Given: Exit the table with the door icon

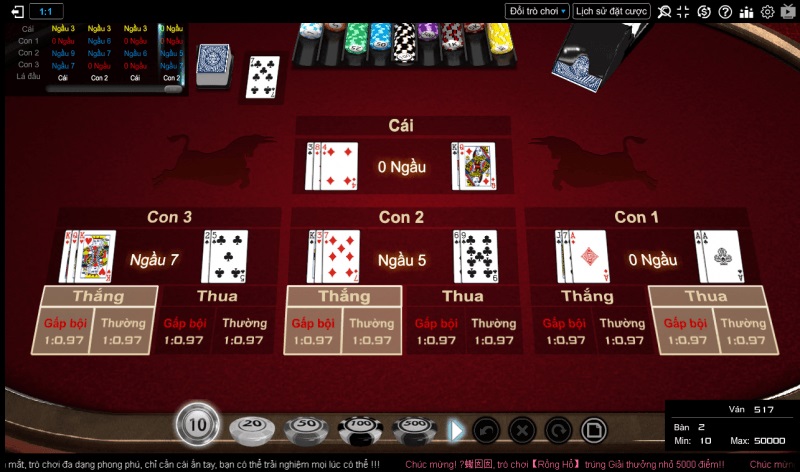Looking at the screenshot, I should click(x=17, y=11).
